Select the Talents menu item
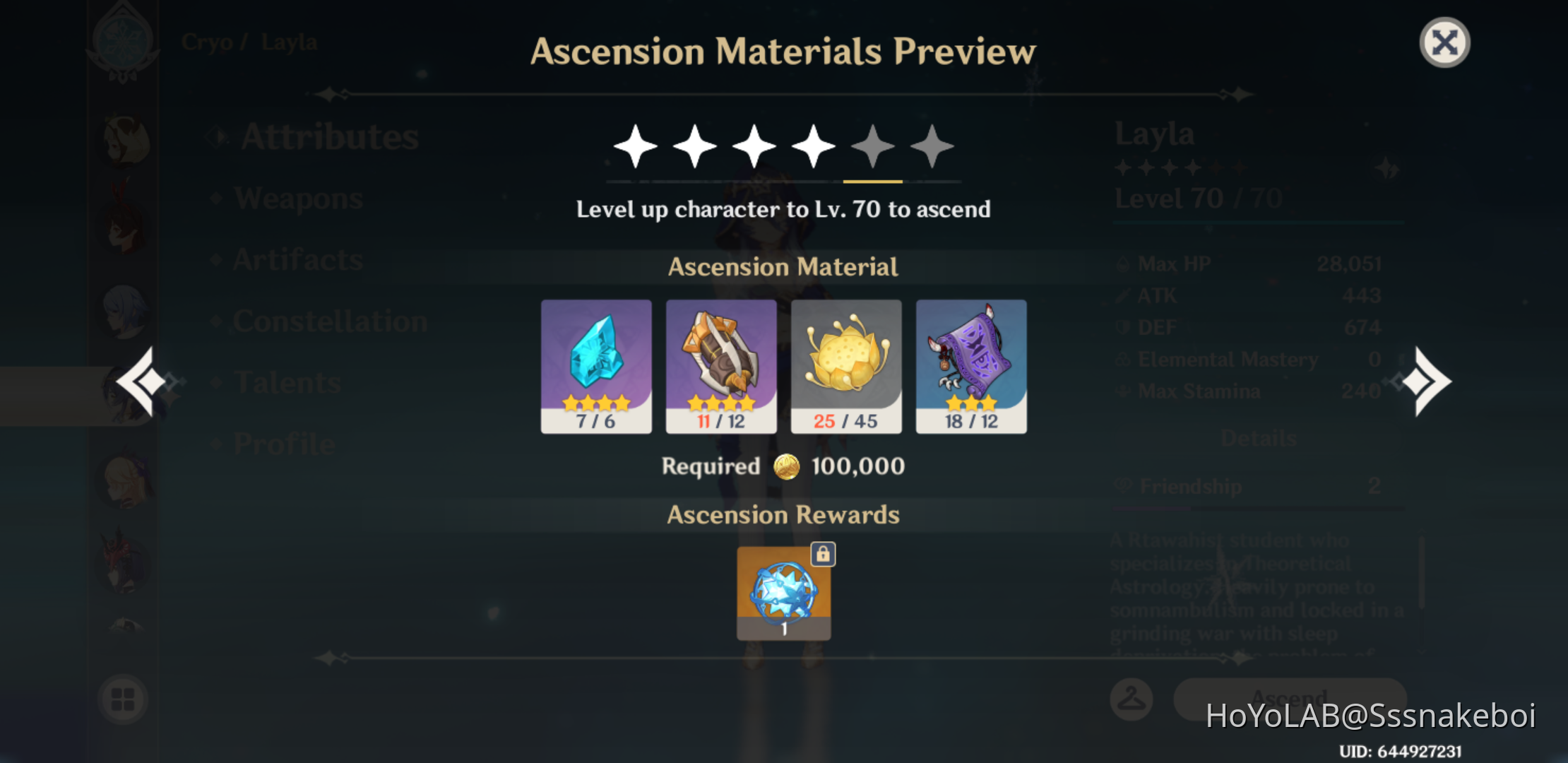This screenshot has width=1568, height=763. click(x=286, y=382)
